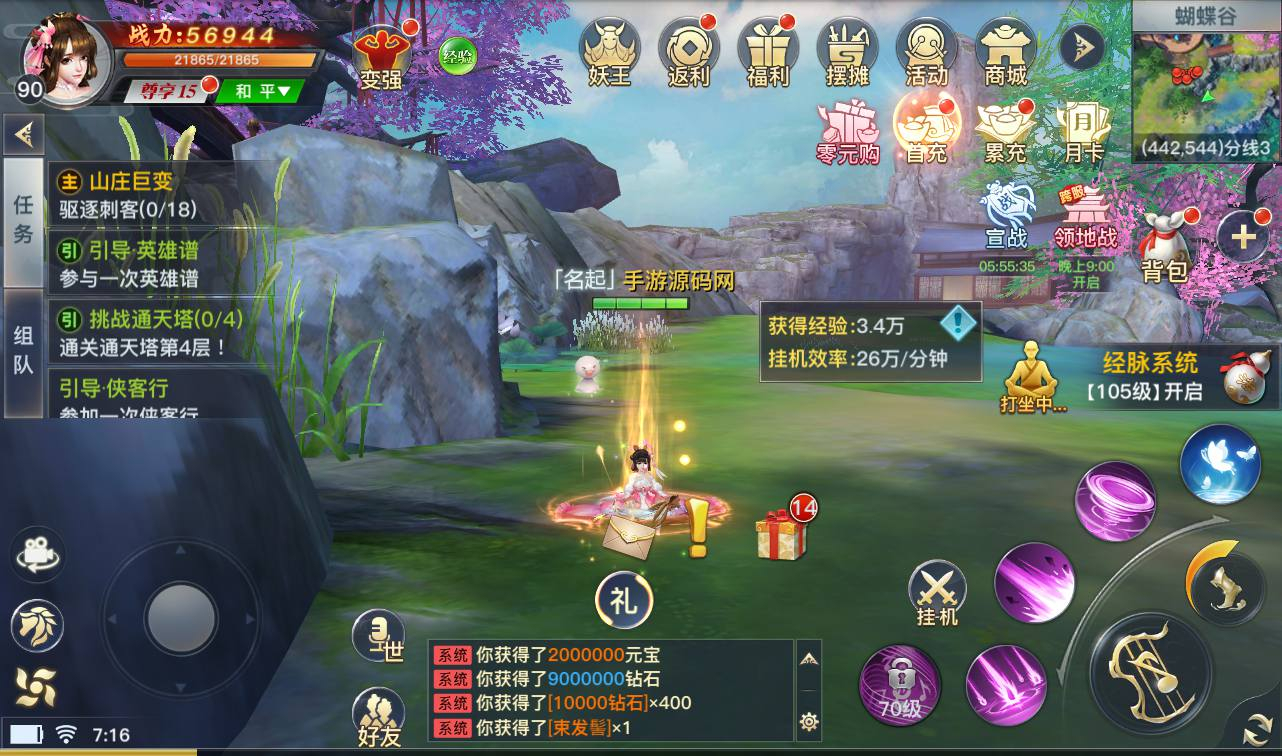Toggle 挂机 auto-battle
Image resolution: width=1282 pixels, height=756 pixels.
coord(937,592)
